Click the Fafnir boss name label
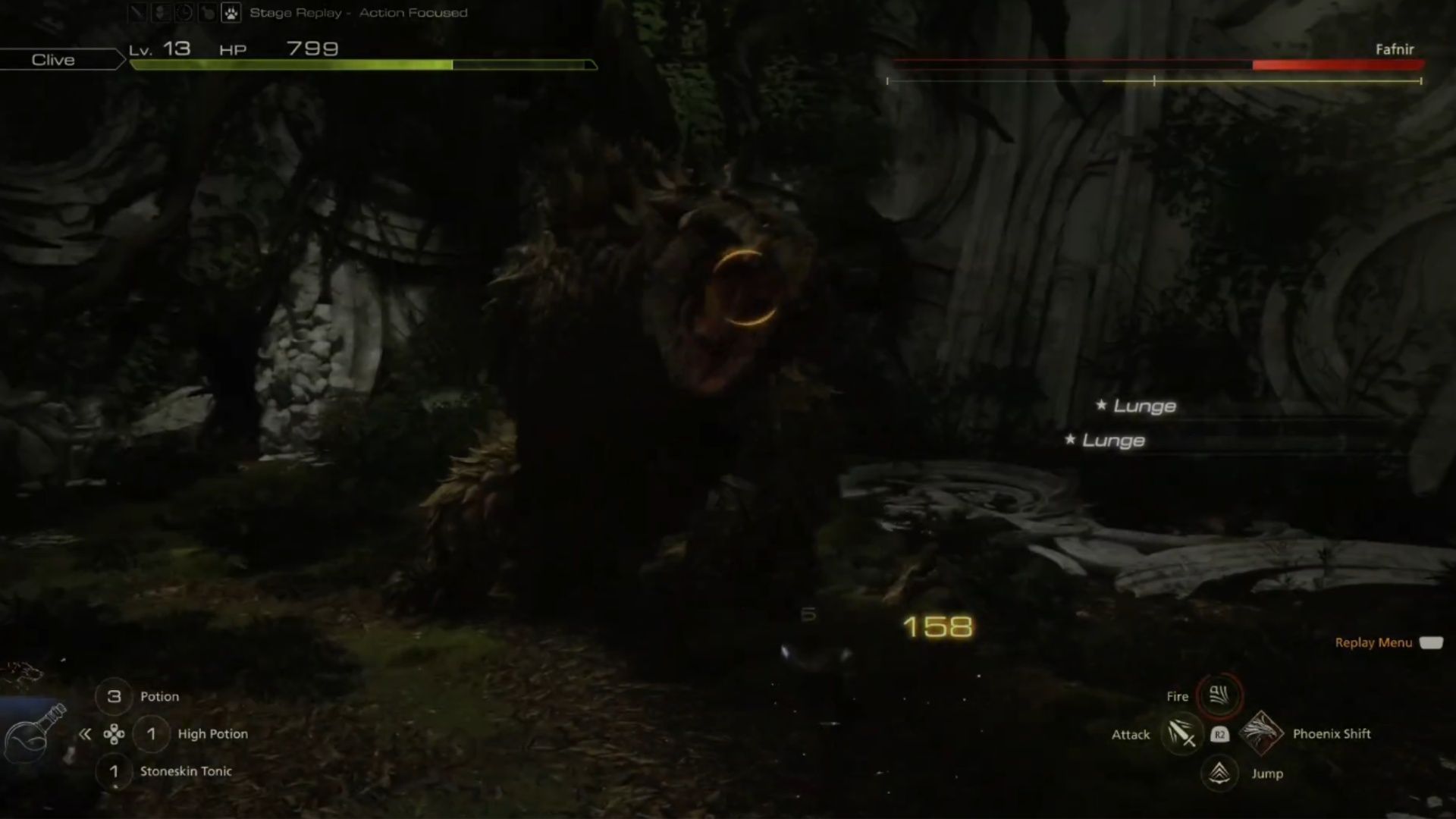The image size is (1456, 819). pos(1395,48)
